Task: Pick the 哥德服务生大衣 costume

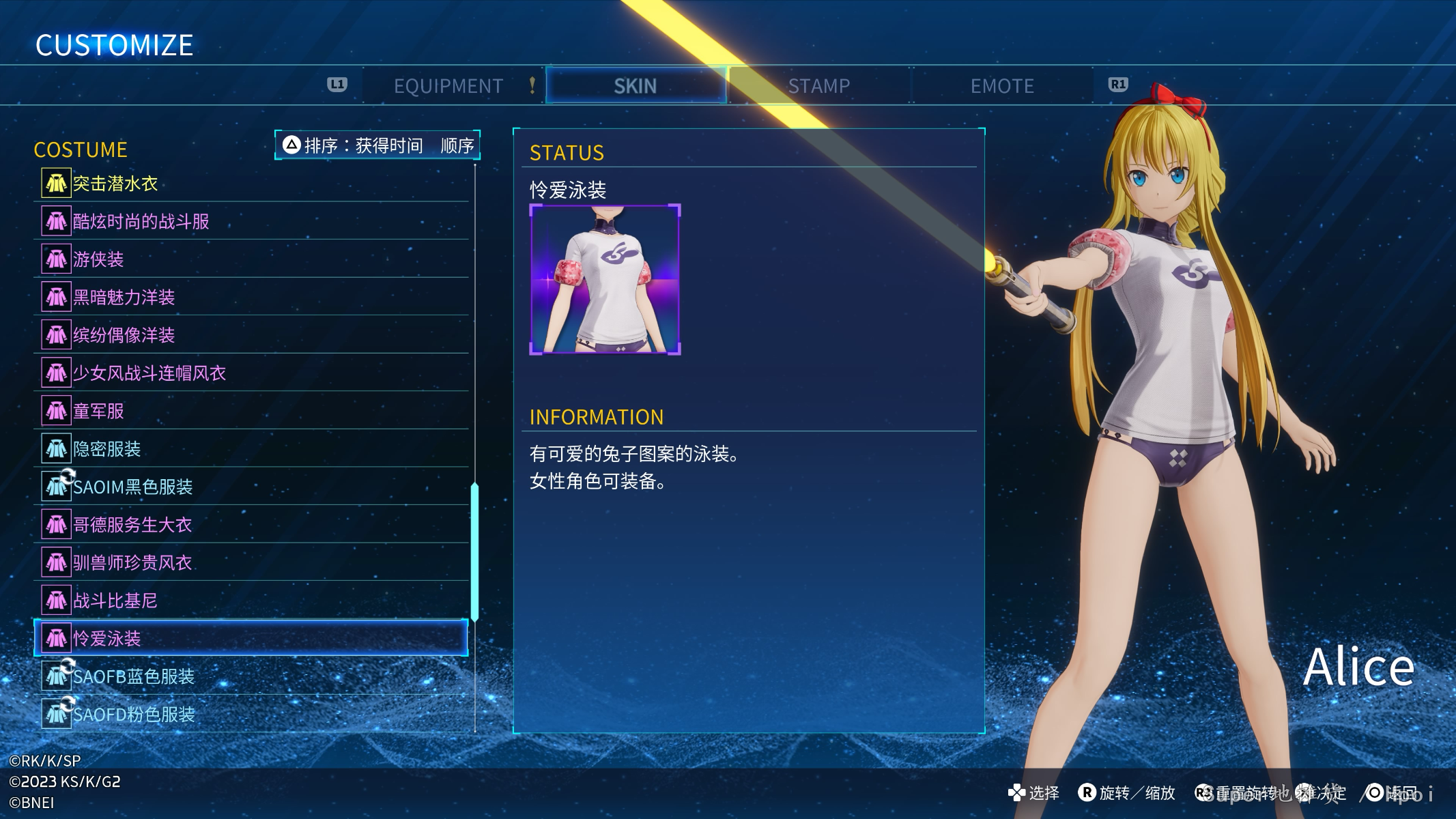Action: click(x=251, y=524)
